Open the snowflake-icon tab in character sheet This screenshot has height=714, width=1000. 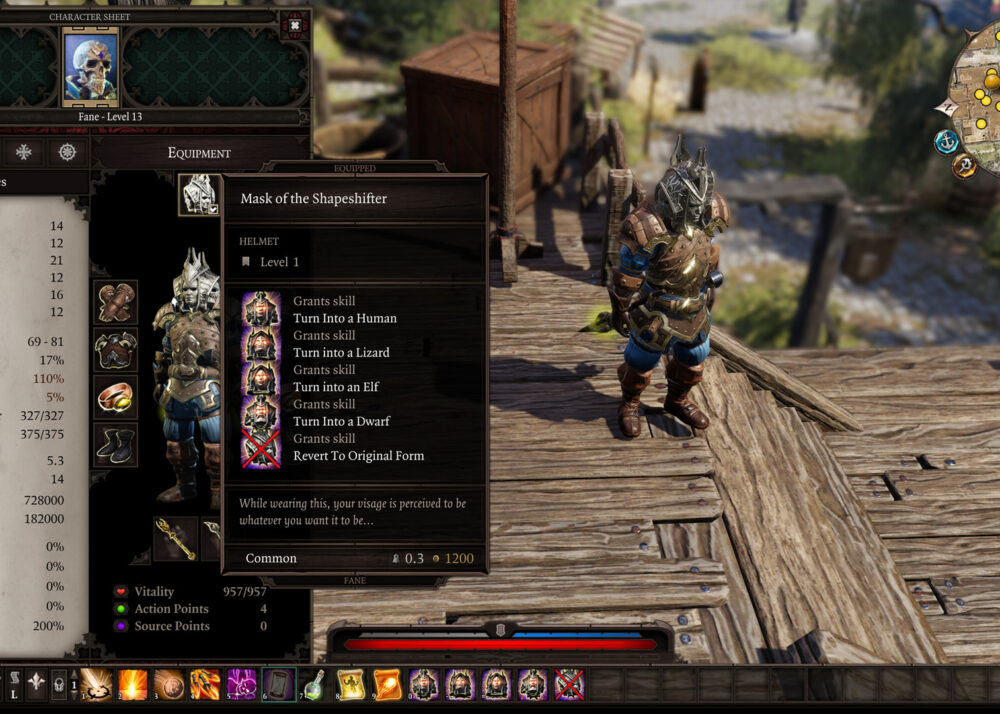pos(22,152)
